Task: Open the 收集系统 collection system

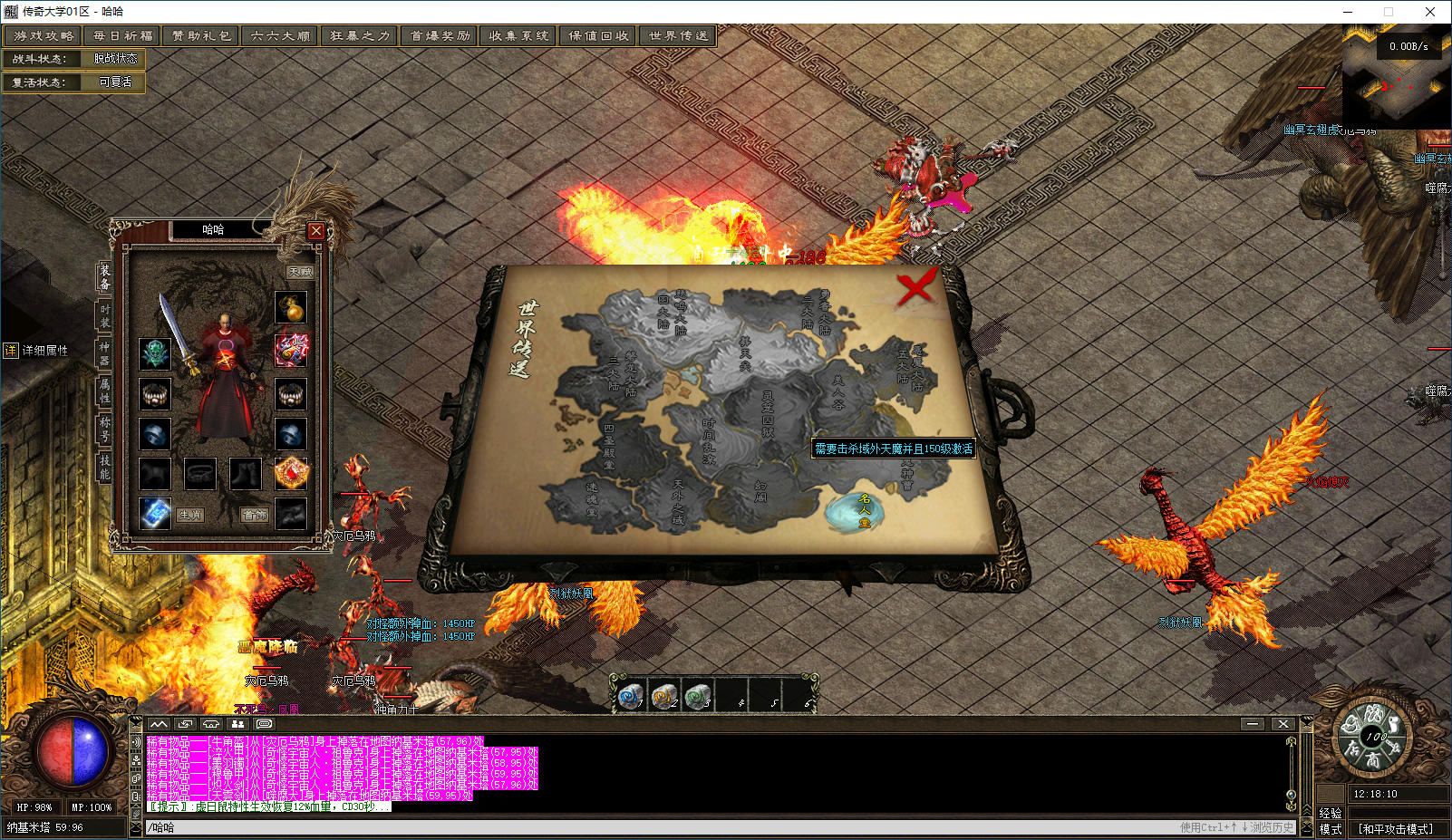Action: pyautogui.click(x=518, y=36)
